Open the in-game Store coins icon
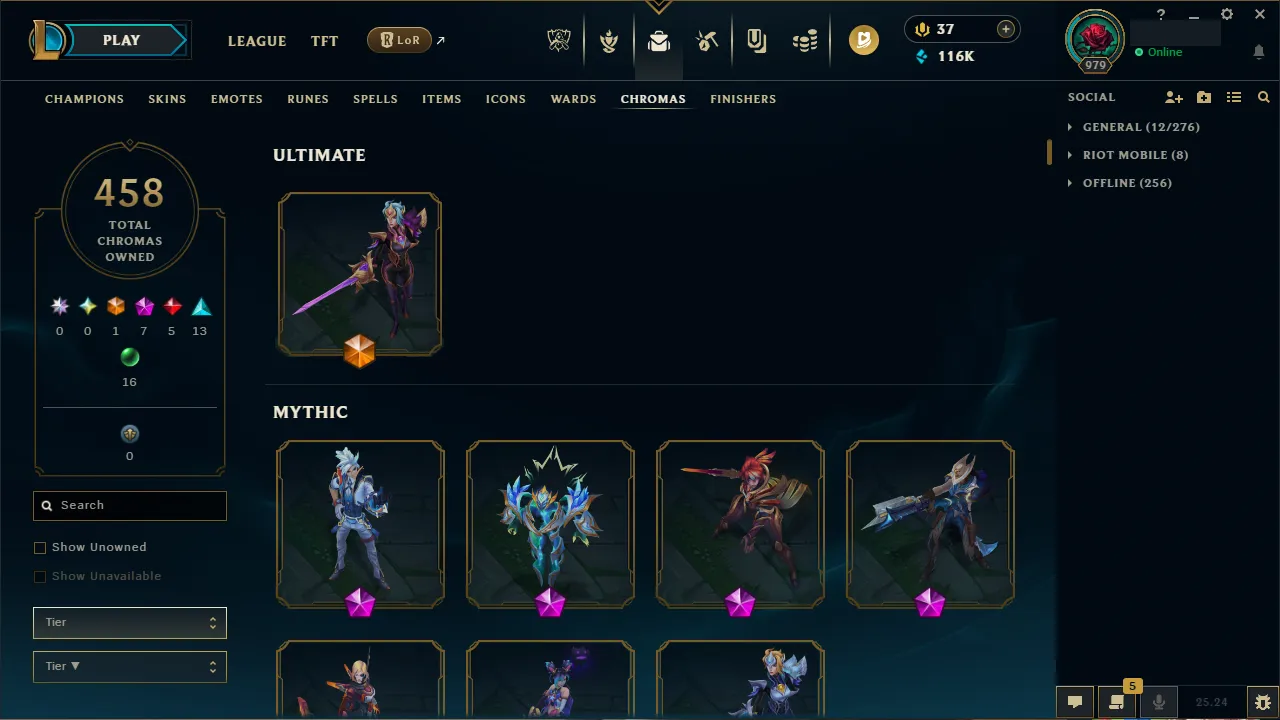Image resolution: width=1280 pixels, height=720 pixels. (805, 40)
